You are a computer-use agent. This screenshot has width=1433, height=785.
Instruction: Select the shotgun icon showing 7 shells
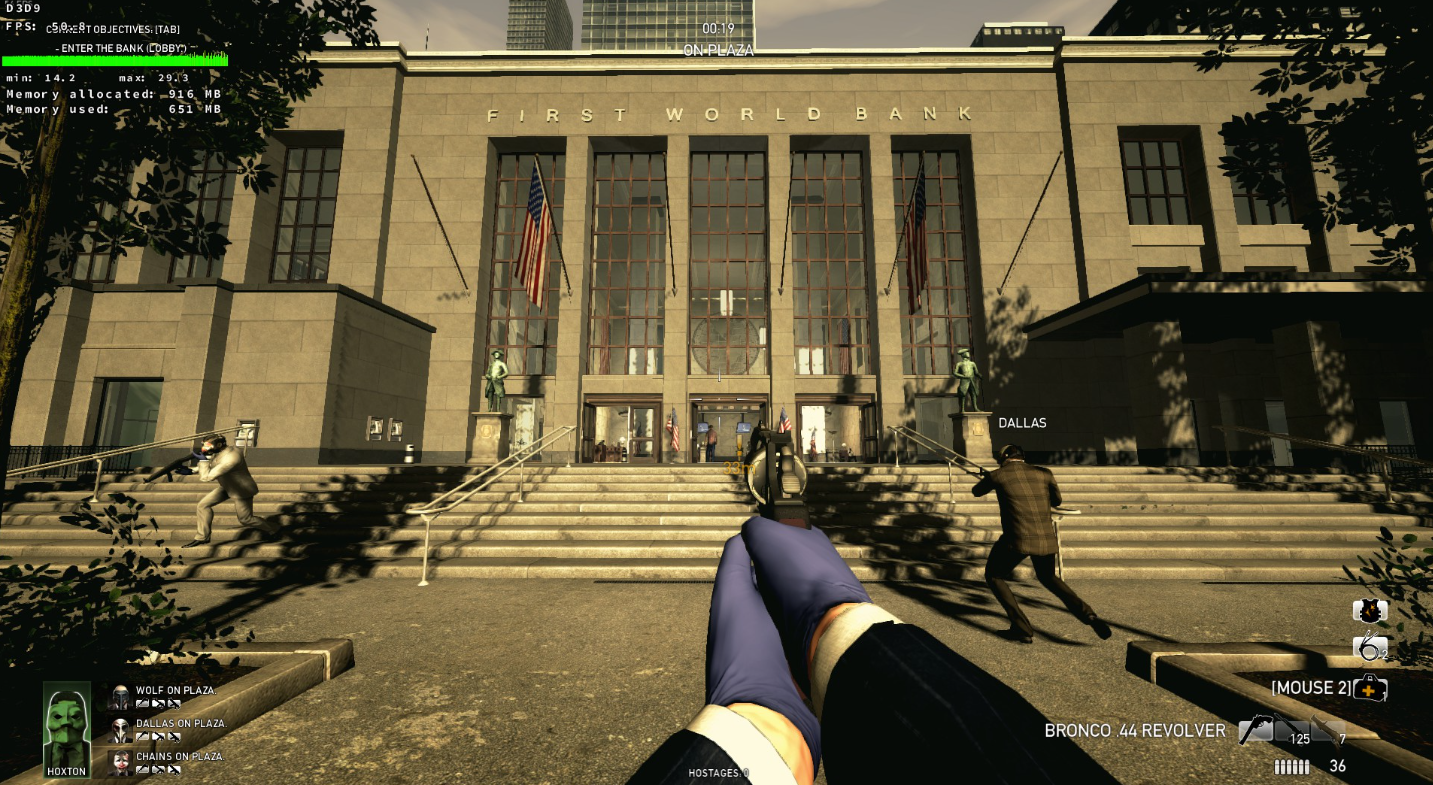click(1326, 730)
